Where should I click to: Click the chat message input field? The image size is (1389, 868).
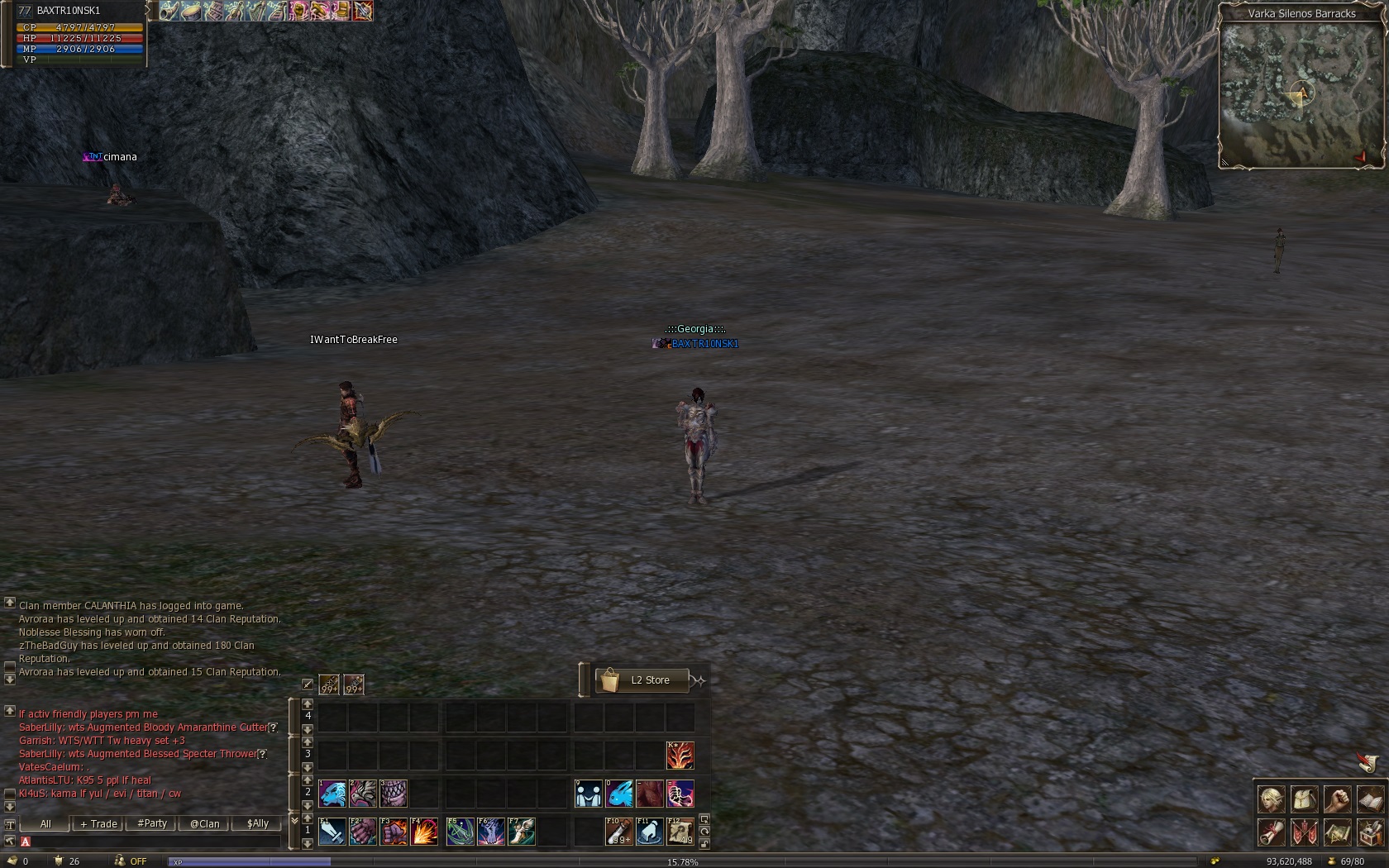pos(153,842)
